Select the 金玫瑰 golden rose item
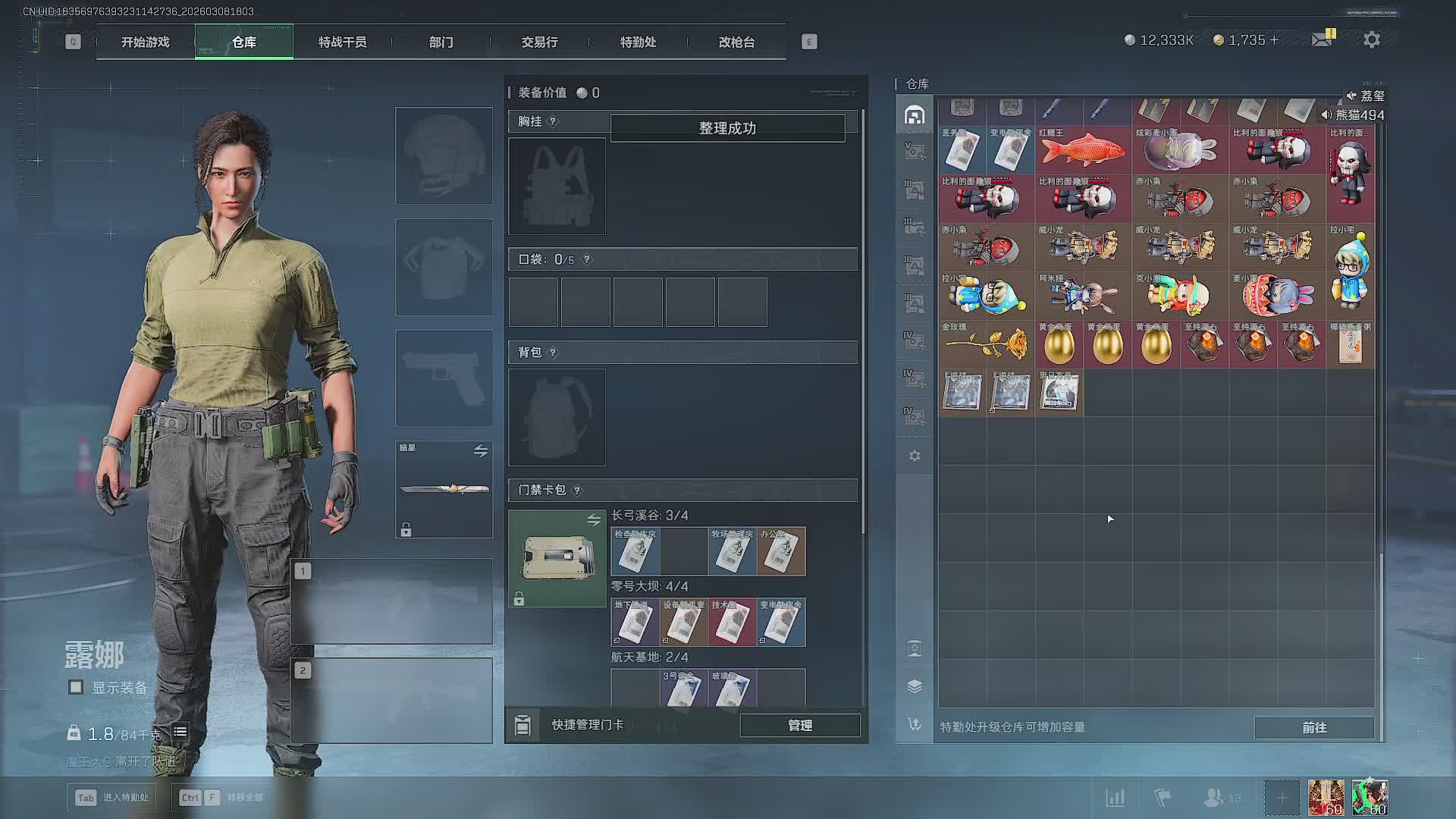This screenshot has height=819, width=1456. click(986, 344)
